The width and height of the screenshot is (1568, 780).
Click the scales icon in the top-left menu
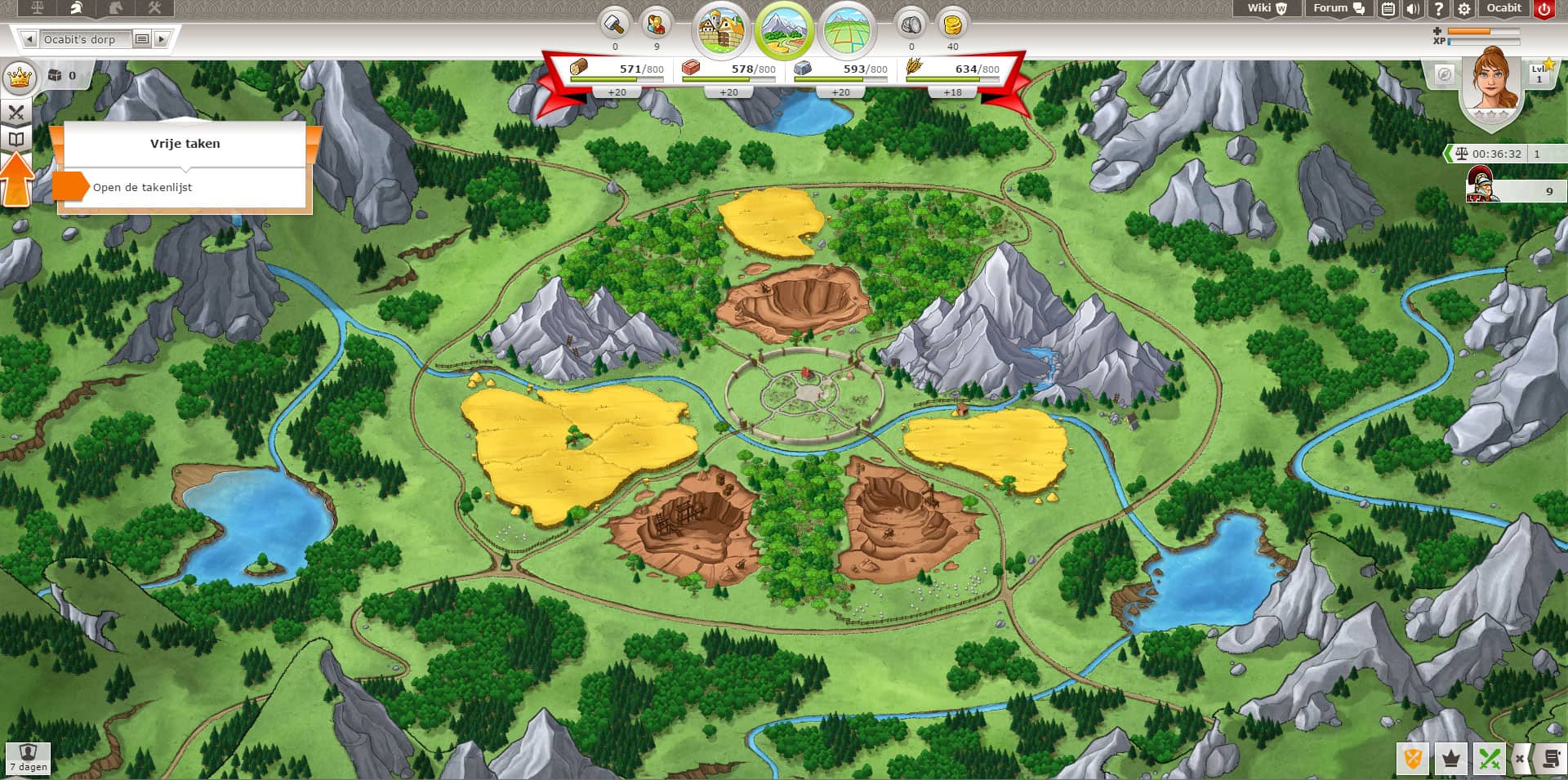(x=37, y=7)
